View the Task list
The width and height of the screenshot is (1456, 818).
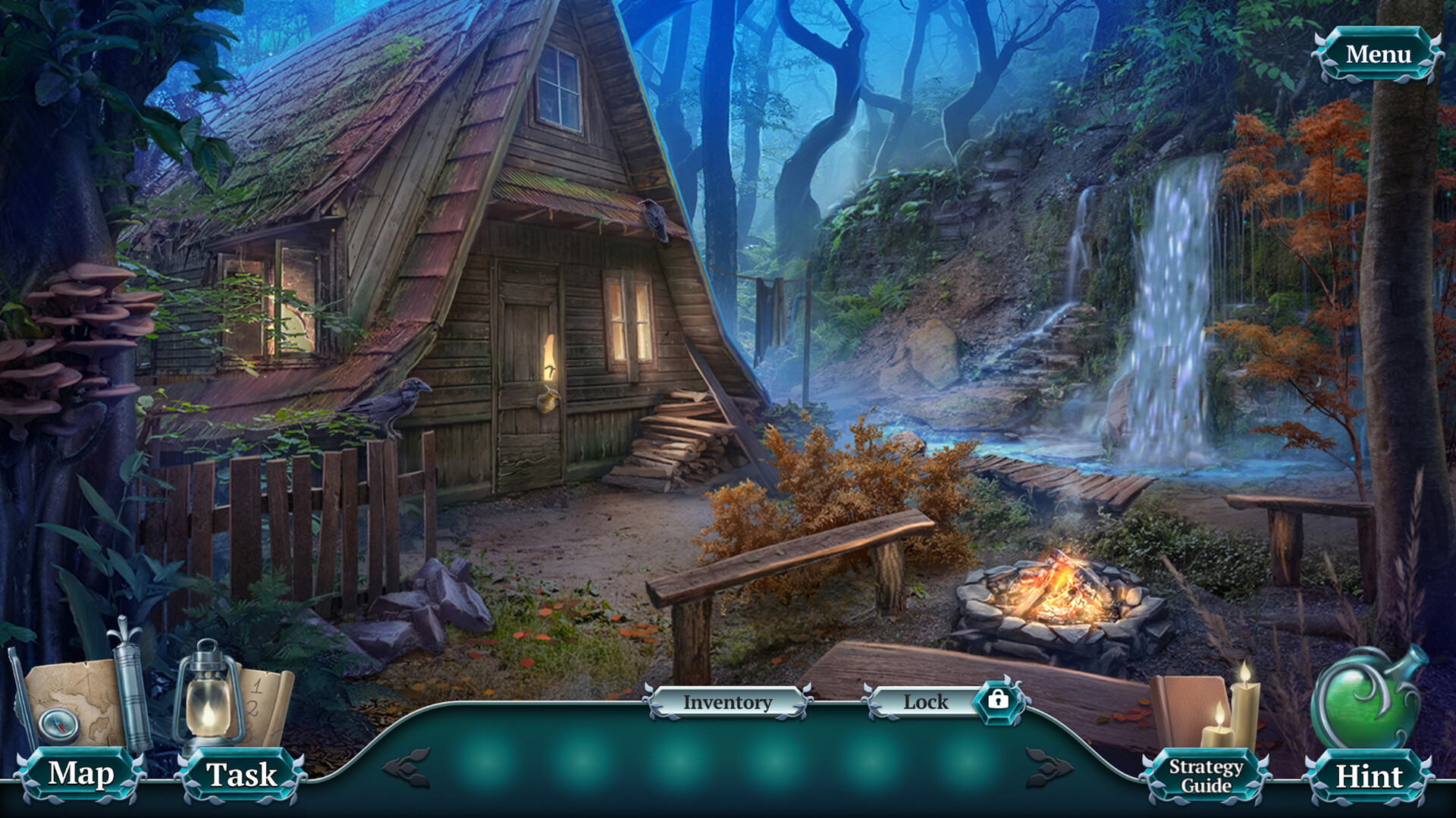click(243, 775)
